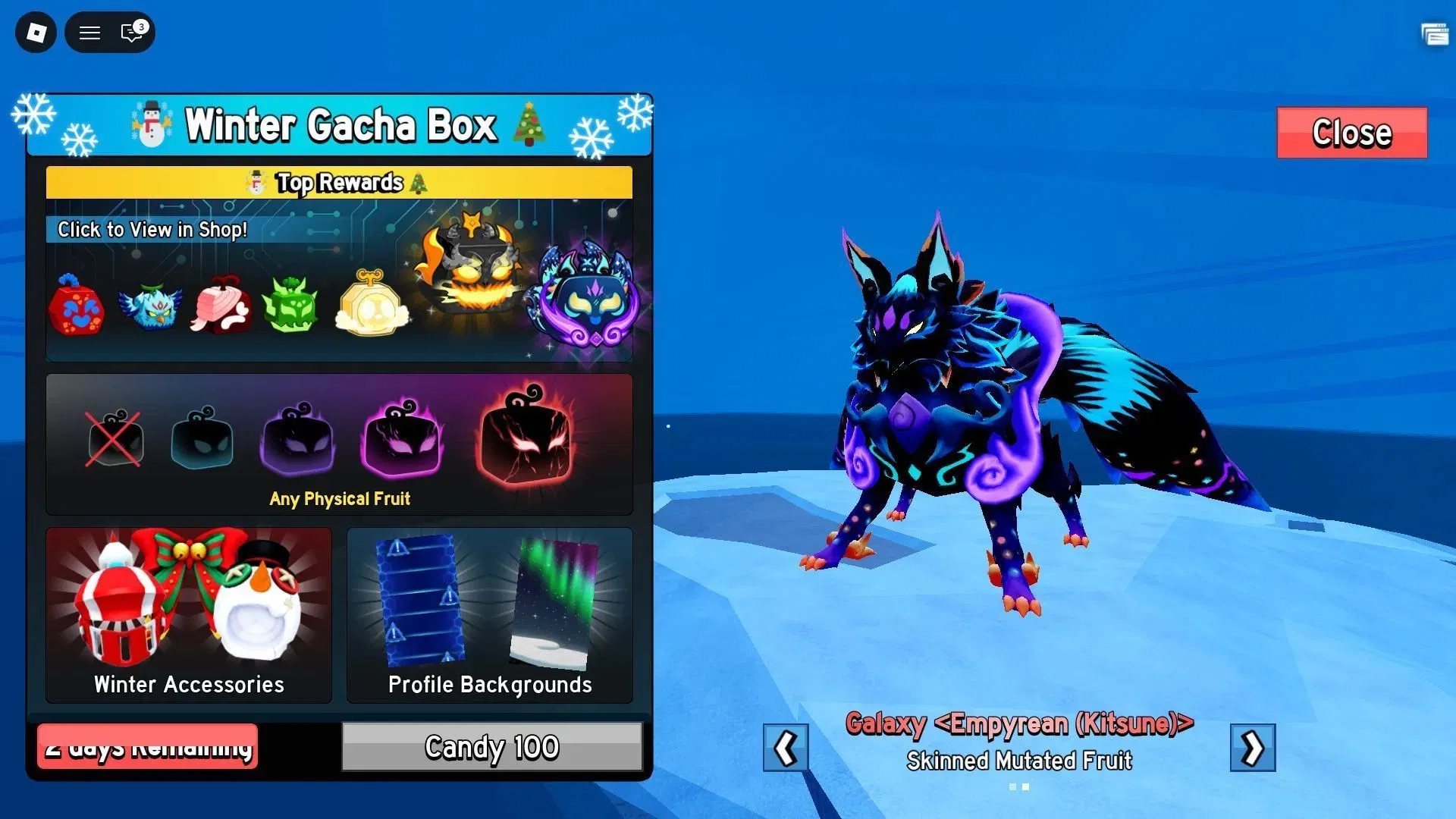Select the second page indicator dot

point(1025,787)
